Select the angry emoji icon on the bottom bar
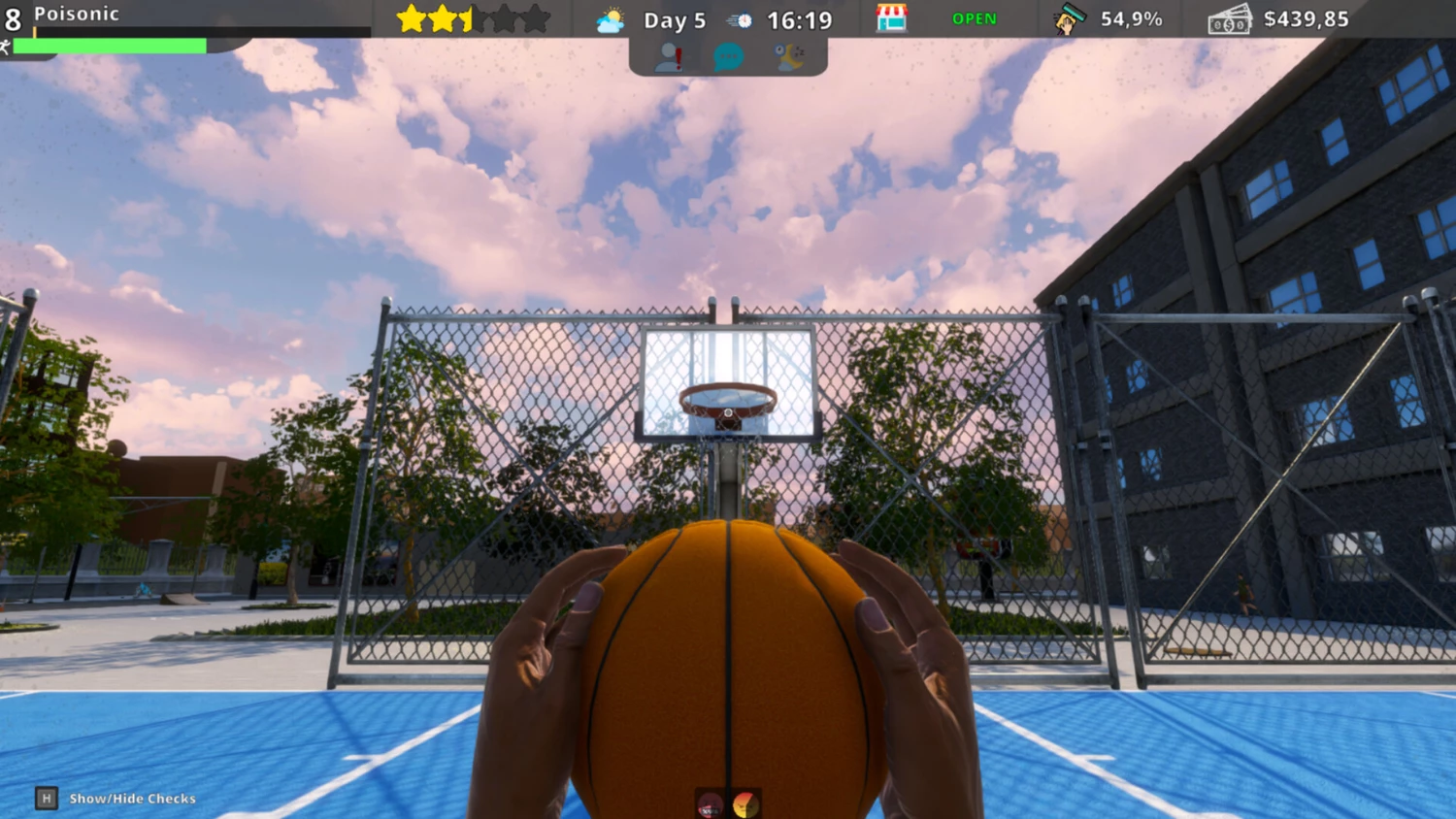The width and height of the screenshot is (1456, 819). click(x=745, y=804)
